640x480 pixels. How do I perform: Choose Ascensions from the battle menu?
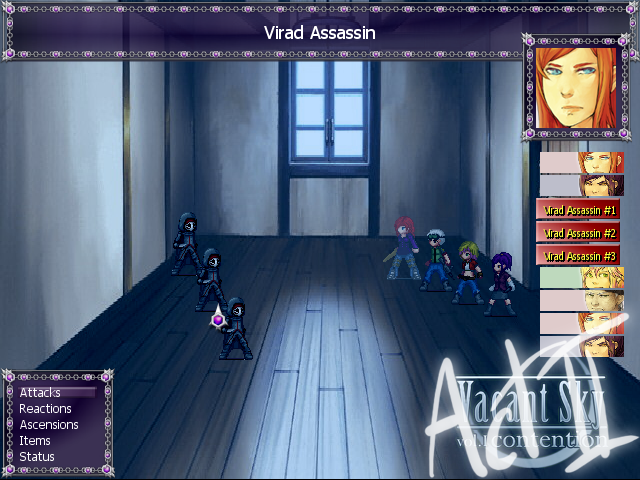pyautogui.click(x=48, y=425)
